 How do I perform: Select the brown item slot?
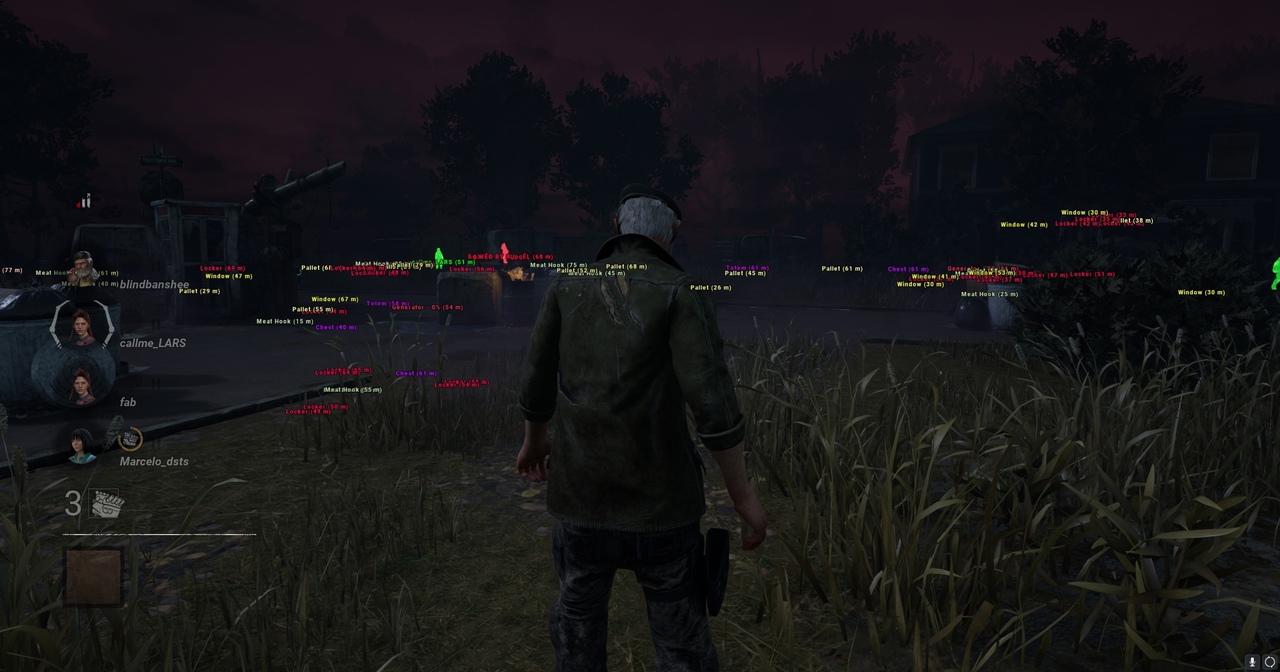click(94, 576)
